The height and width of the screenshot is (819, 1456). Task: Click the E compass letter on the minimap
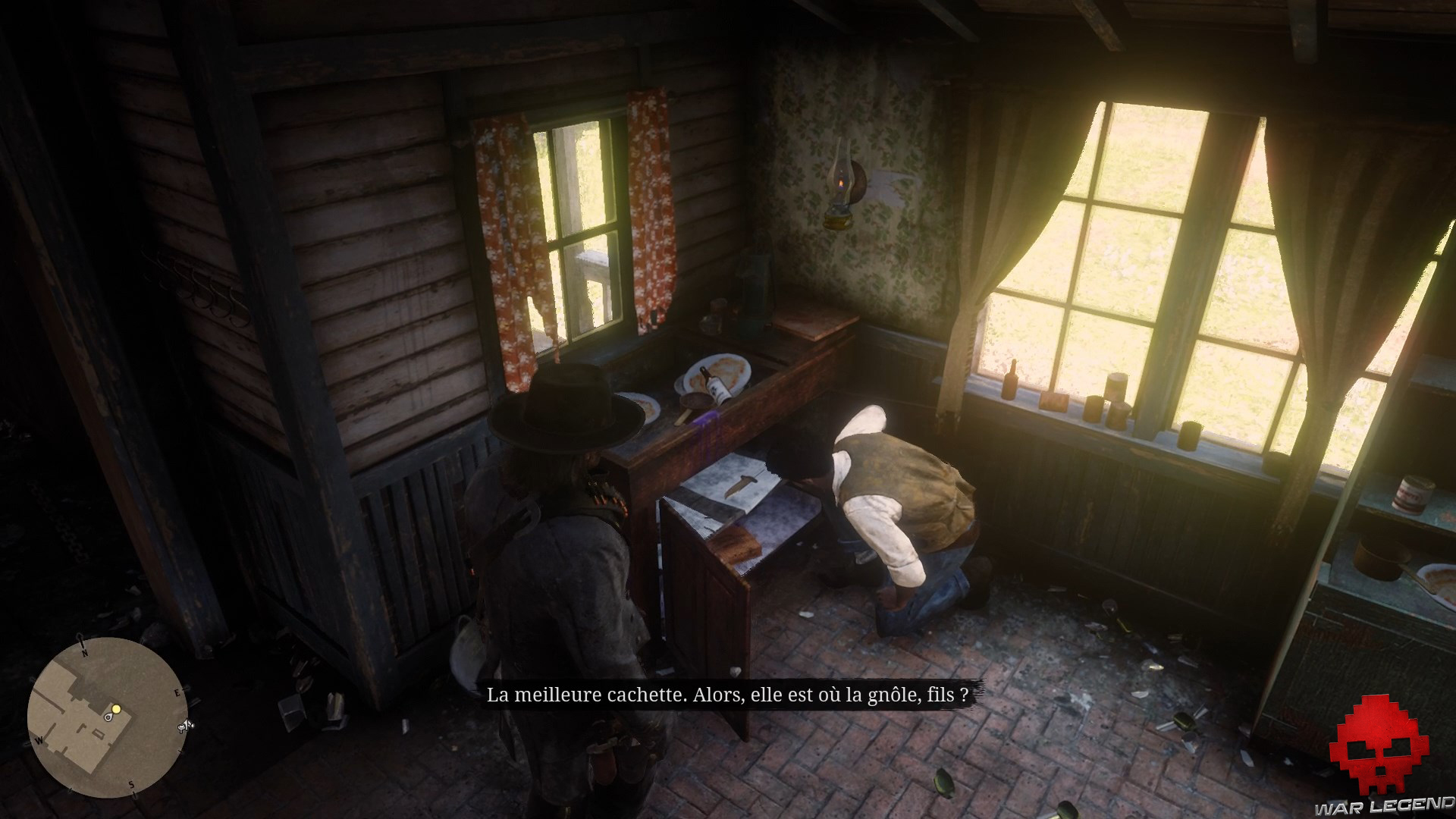(177, 692)
